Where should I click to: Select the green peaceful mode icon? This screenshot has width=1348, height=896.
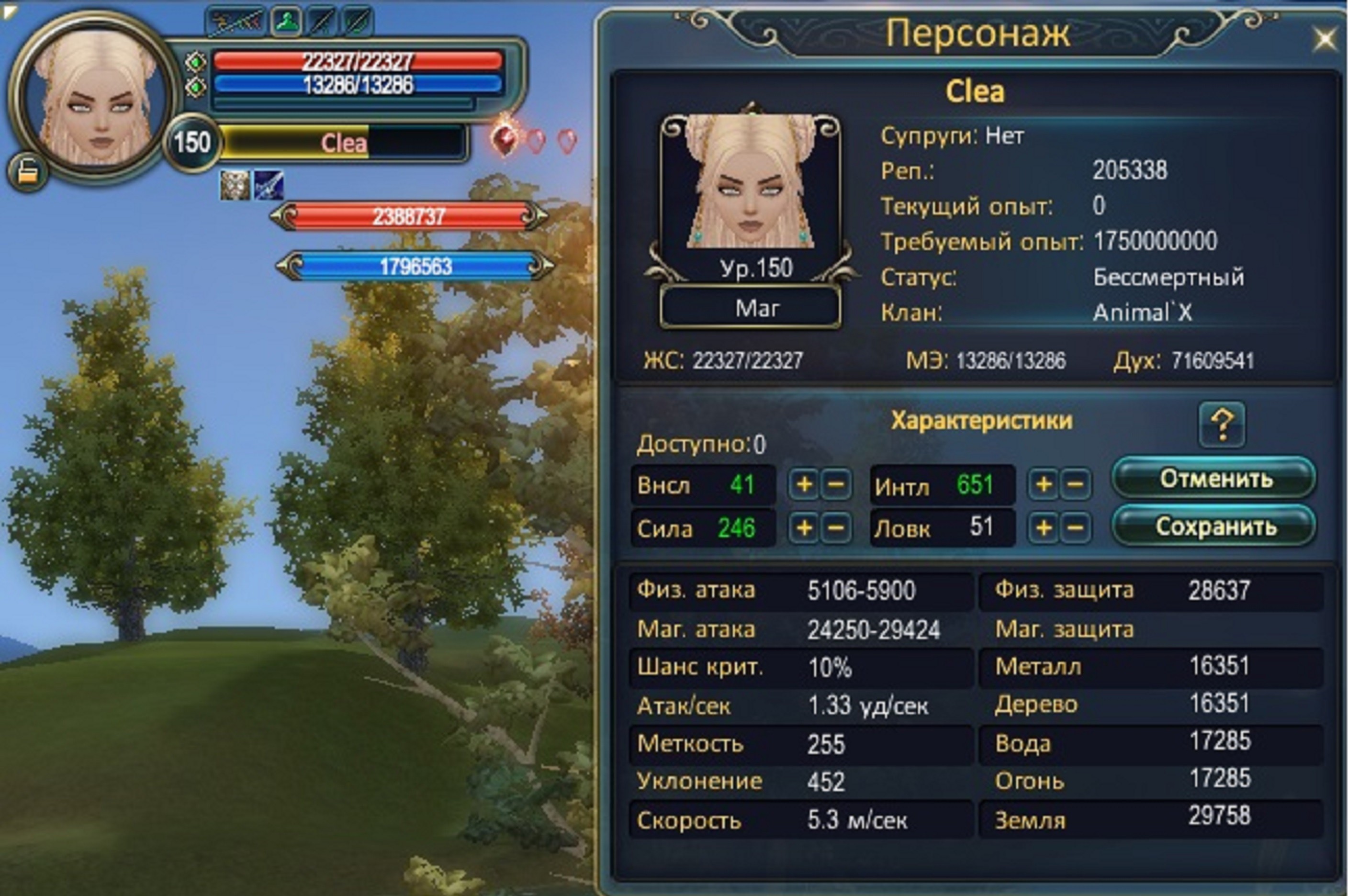point(287,22)
